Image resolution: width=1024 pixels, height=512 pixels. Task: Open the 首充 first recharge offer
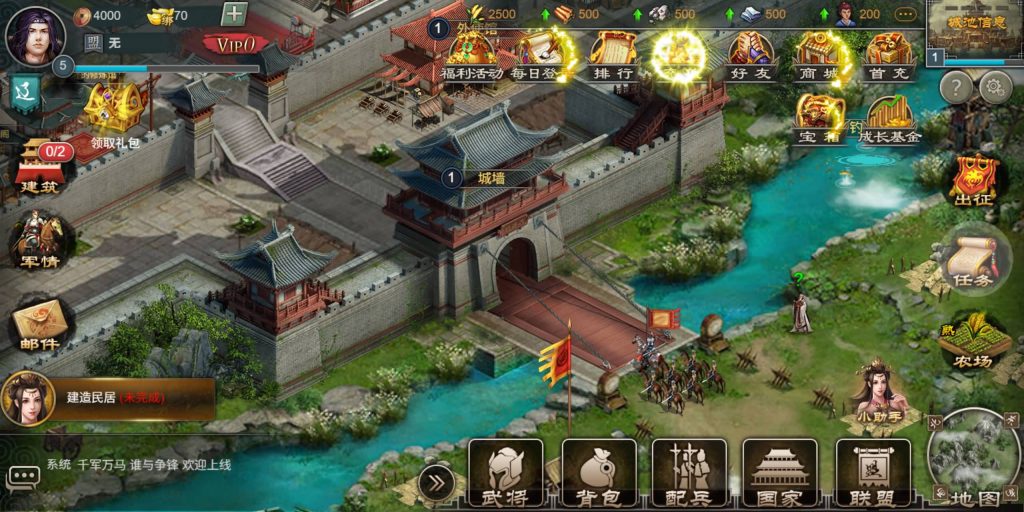889,55
